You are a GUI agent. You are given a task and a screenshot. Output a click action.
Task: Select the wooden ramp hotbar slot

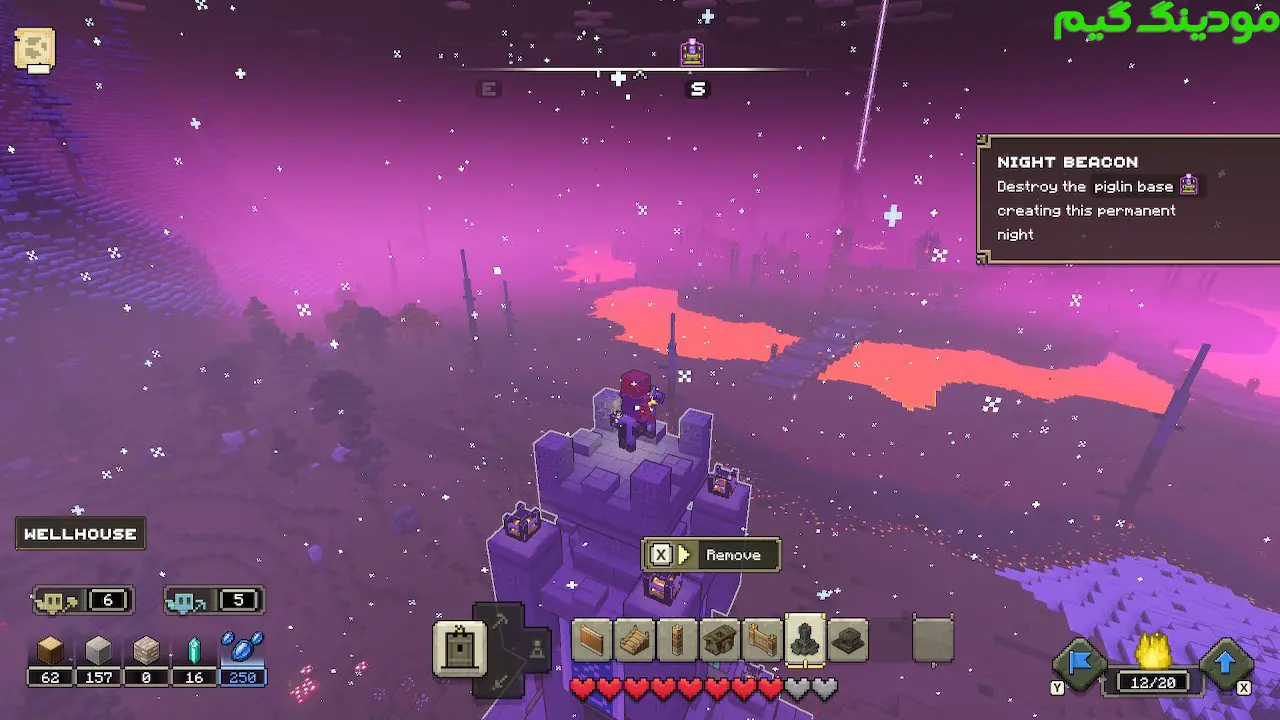coord(634,640)
